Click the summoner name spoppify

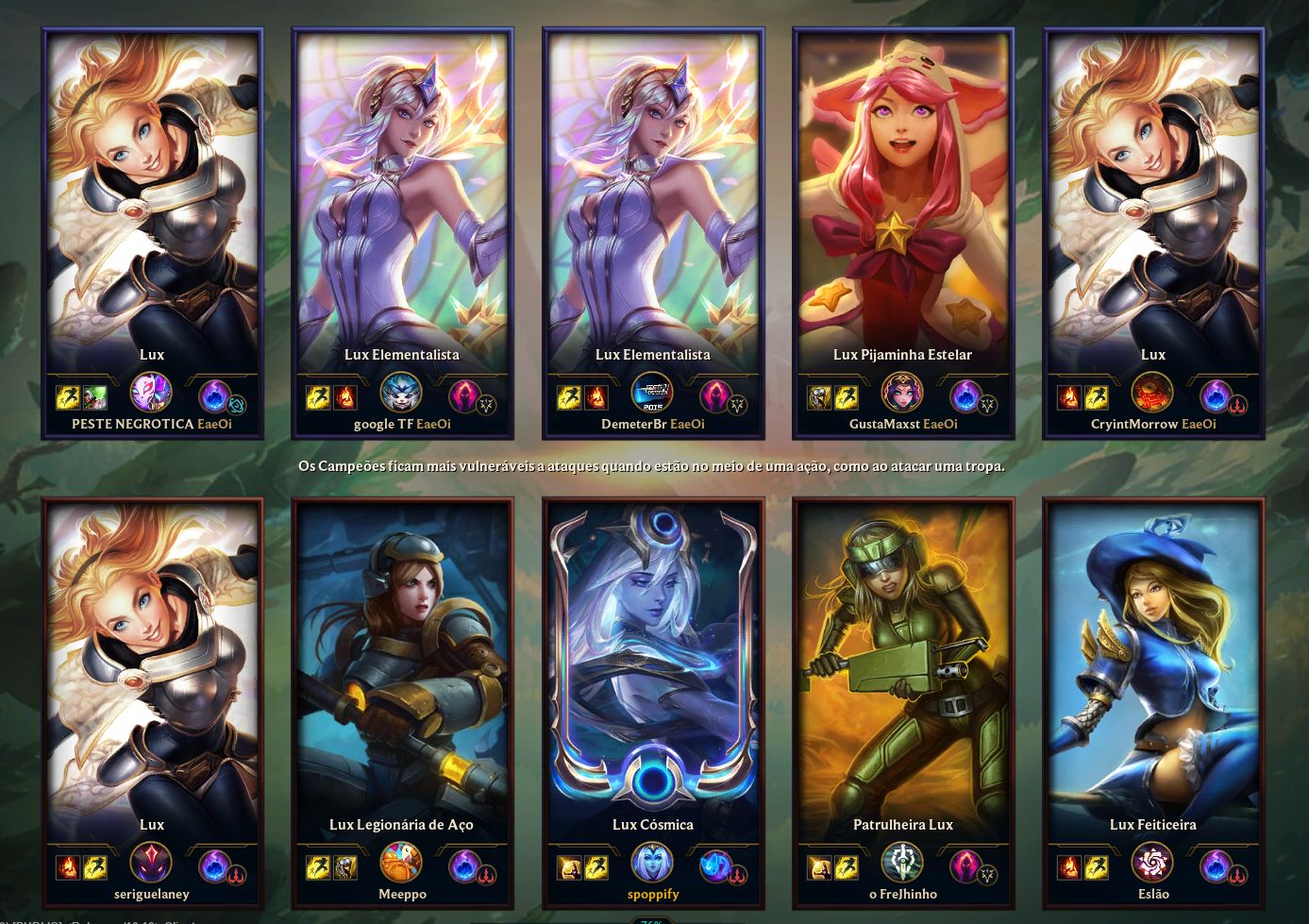click(654, 894)
